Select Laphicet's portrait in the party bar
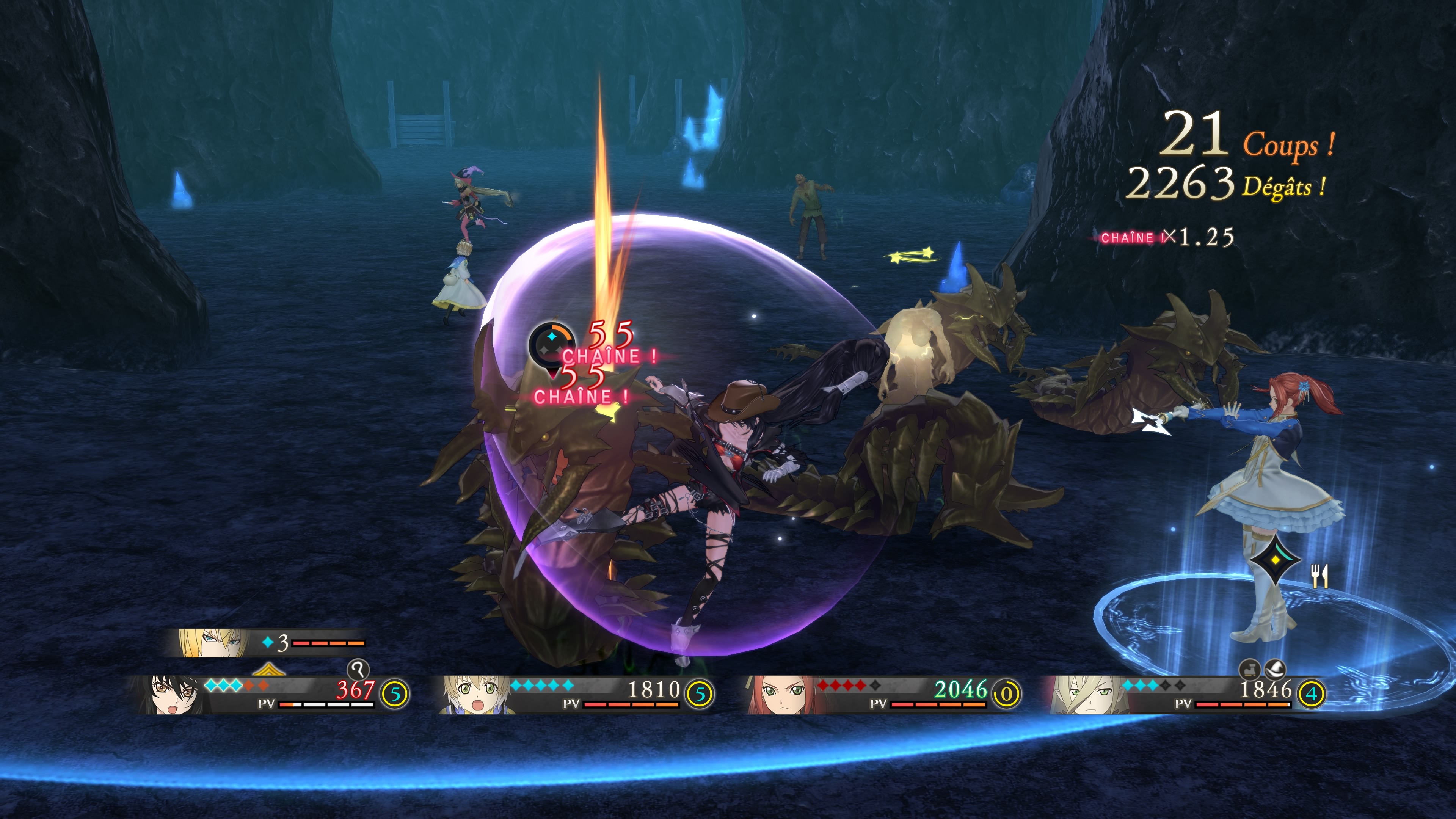Screen dimensions: 1456x819 pos(474,695)
